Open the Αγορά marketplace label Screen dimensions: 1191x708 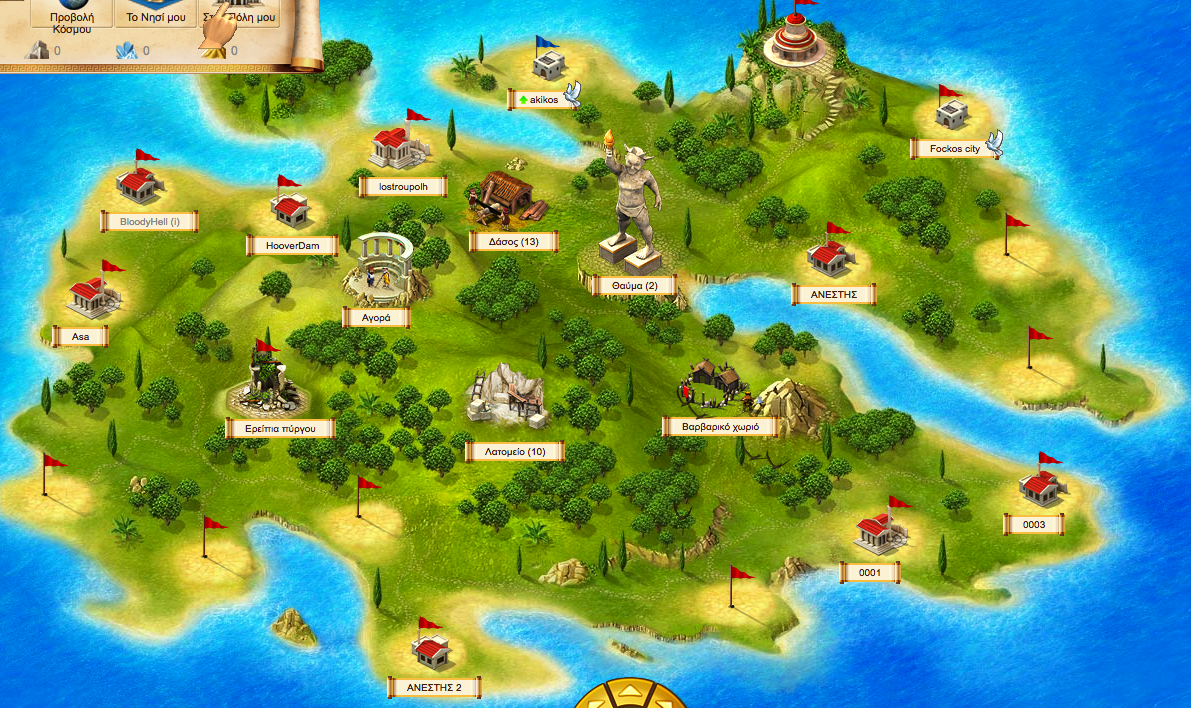[x=376, y=318]
